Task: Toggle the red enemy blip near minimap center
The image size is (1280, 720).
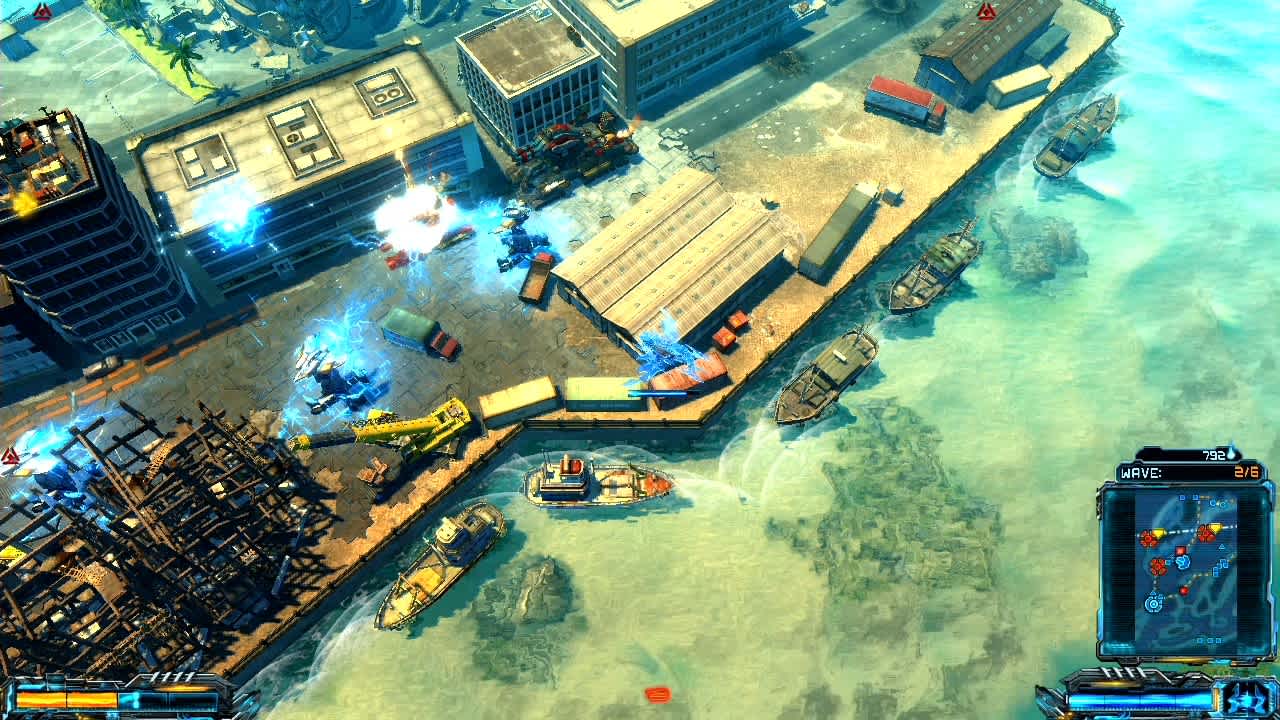Action: point(1180,550)
